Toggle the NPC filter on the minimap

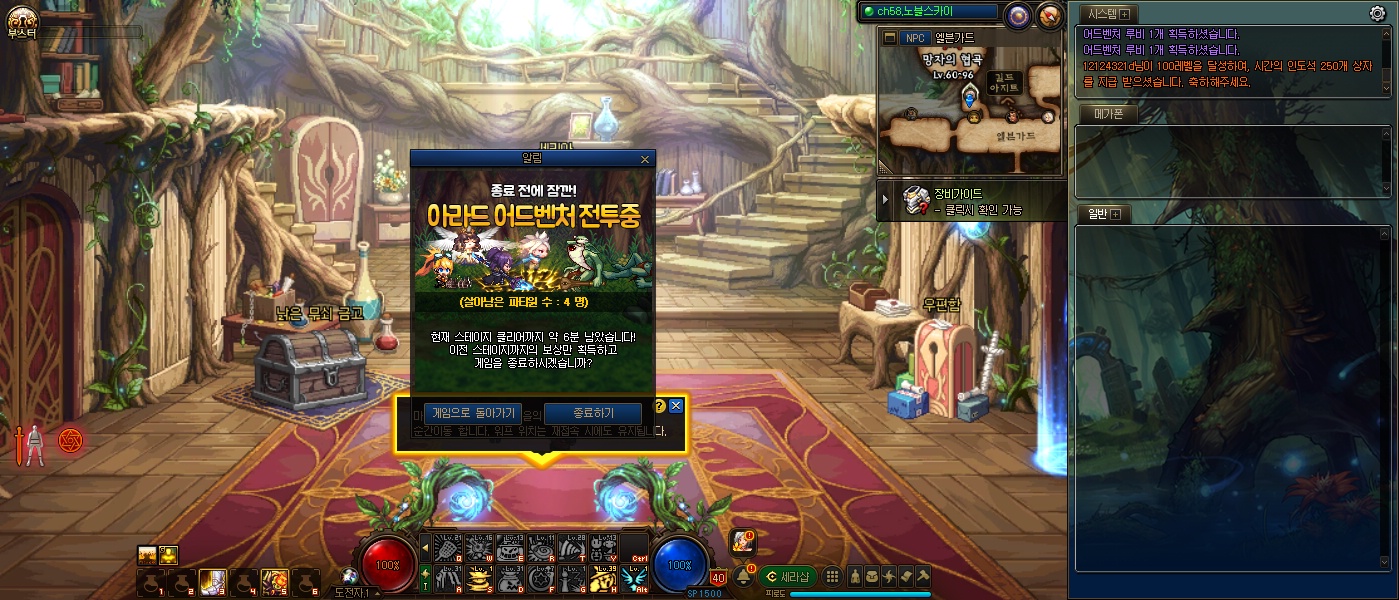point(915,38)
